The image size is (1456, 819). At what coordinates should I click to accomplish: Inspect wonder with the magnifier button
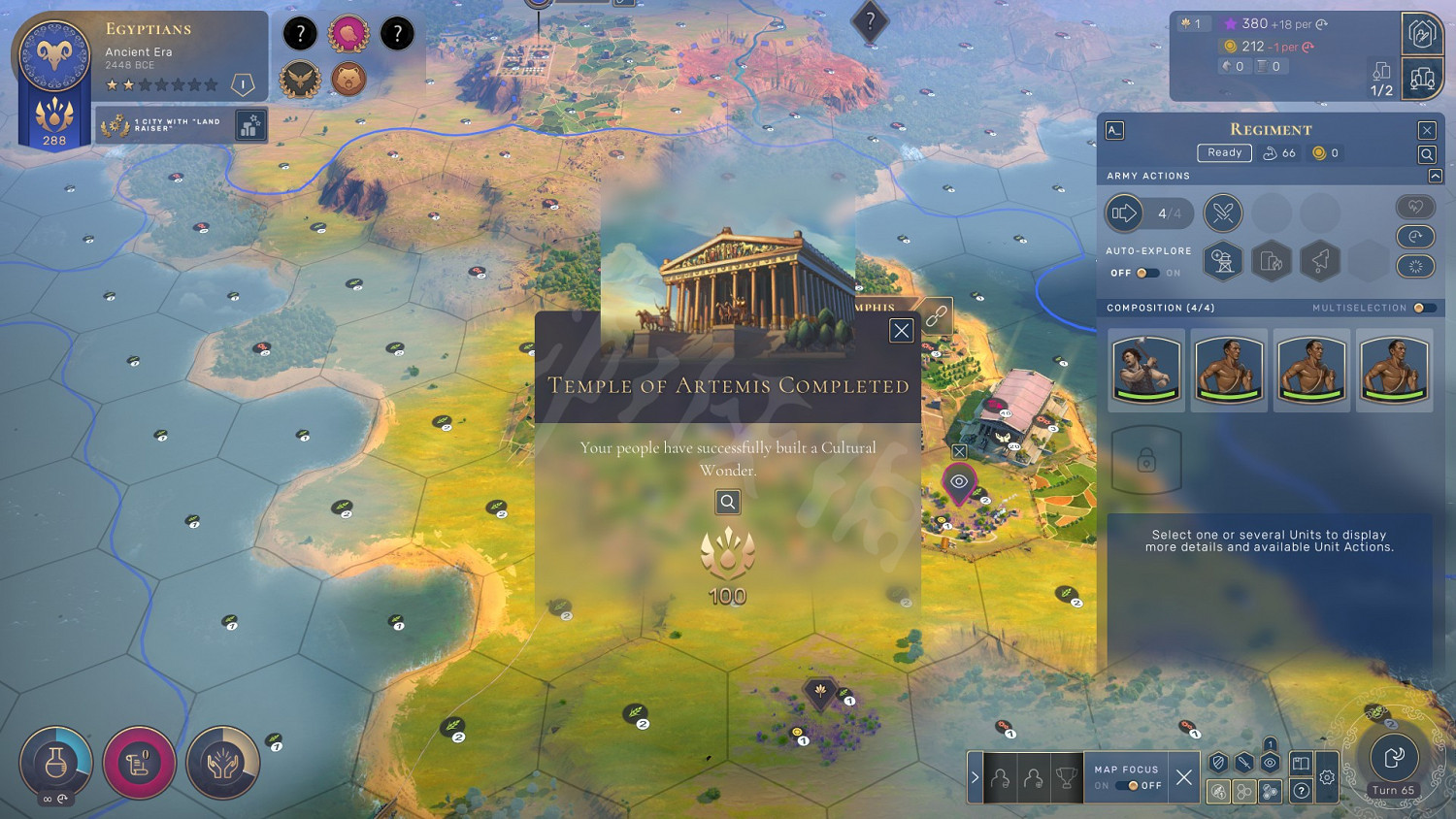coord(727,502)
